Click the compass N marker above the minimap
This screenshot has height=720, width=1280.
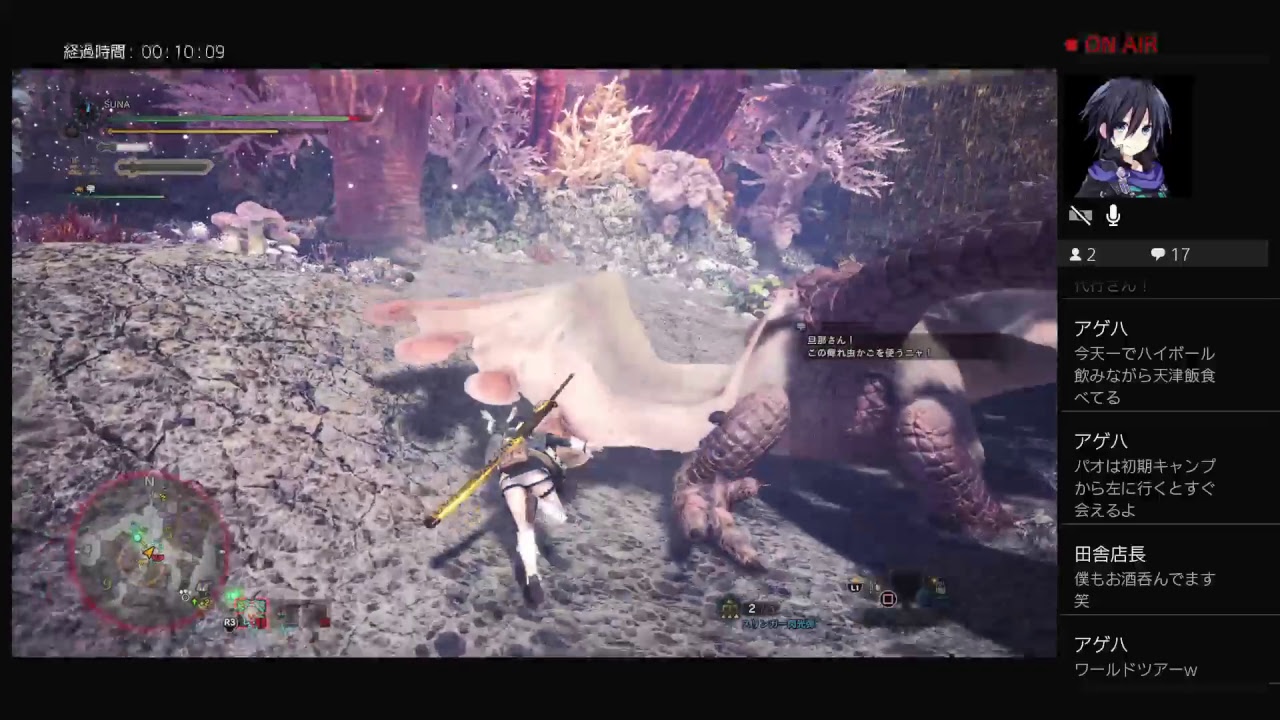pos(148,482)
